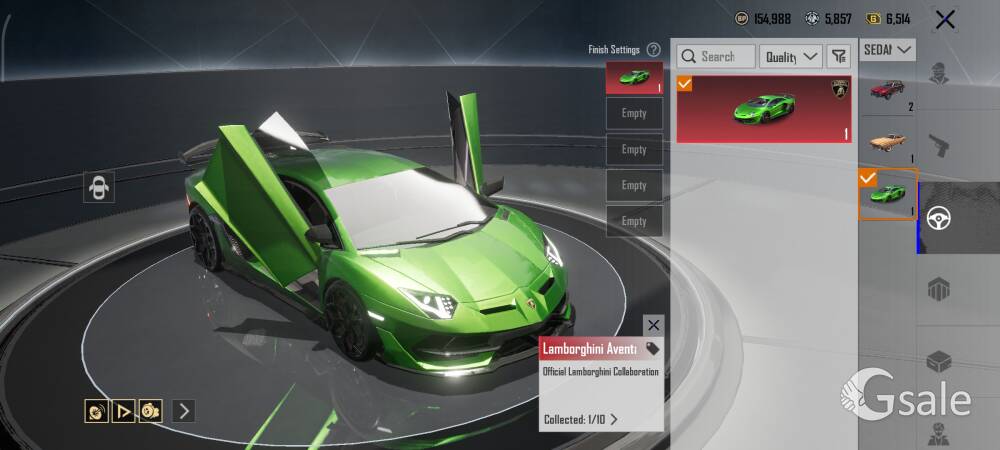This screenshot has height=450, width=1000.
Task: Open the Collected 1/10 progress link
Action: pyautogui.click(x=581, y=419)
